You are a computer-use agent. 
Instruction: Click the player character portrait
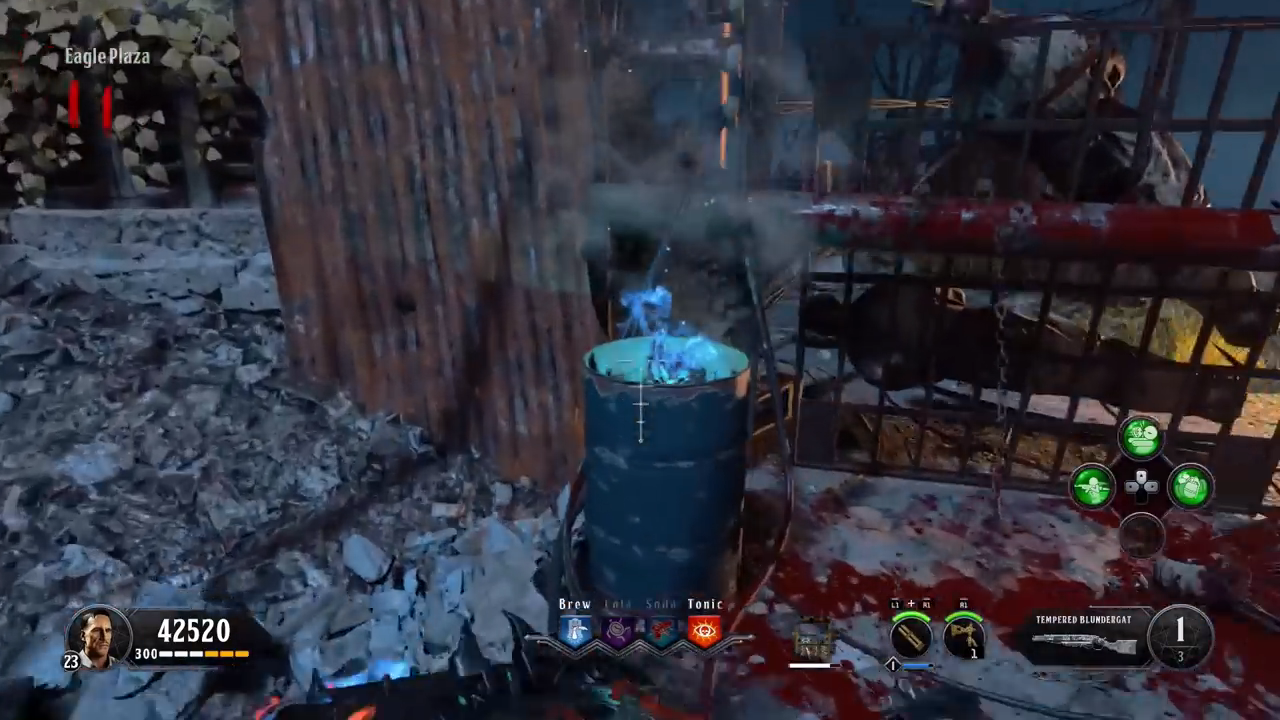tap(100, 636)
